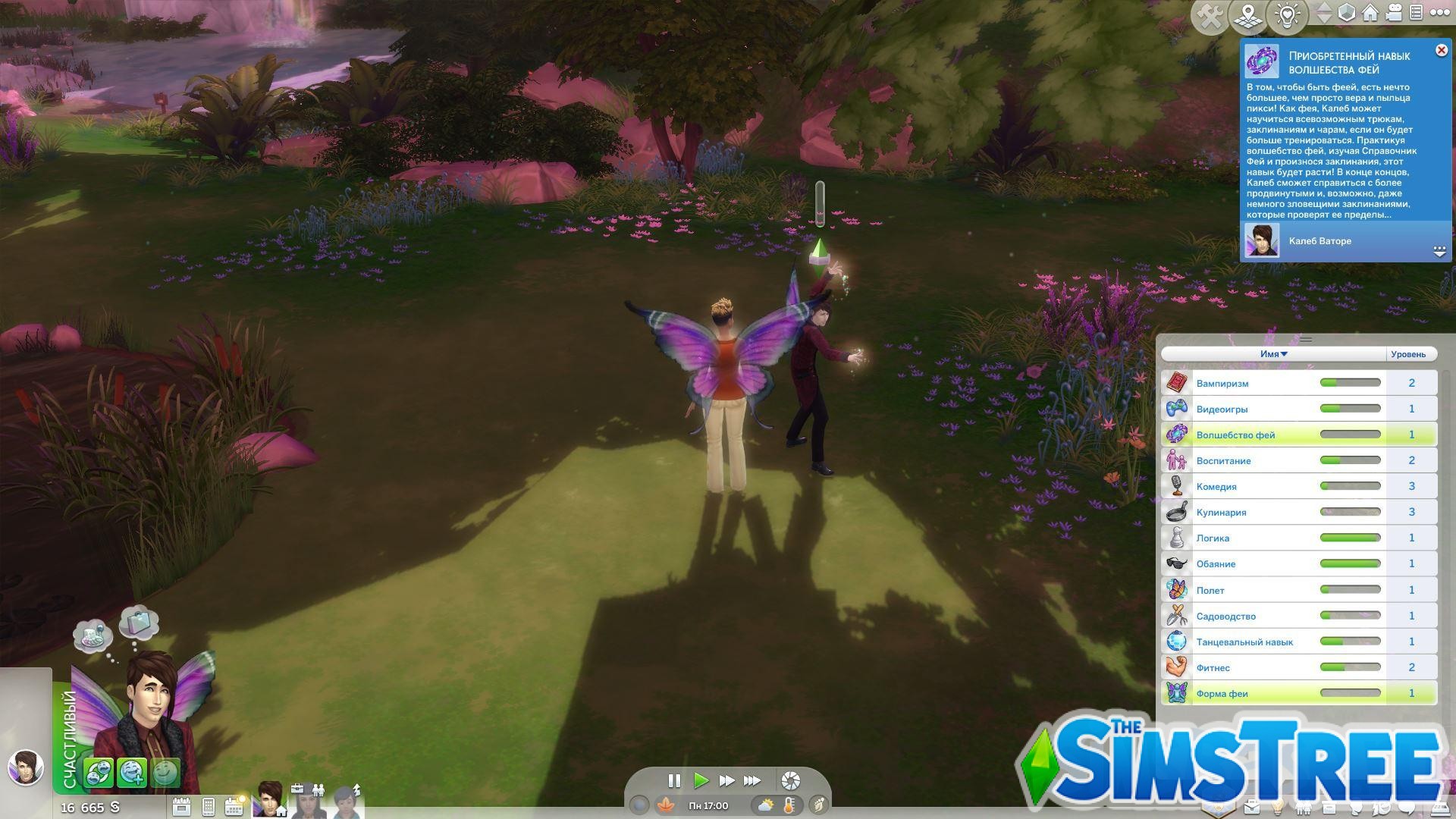Open the sim's phone icon near the funds
This screenshot has height=819, width=1456.
click(x=208, y=806)
